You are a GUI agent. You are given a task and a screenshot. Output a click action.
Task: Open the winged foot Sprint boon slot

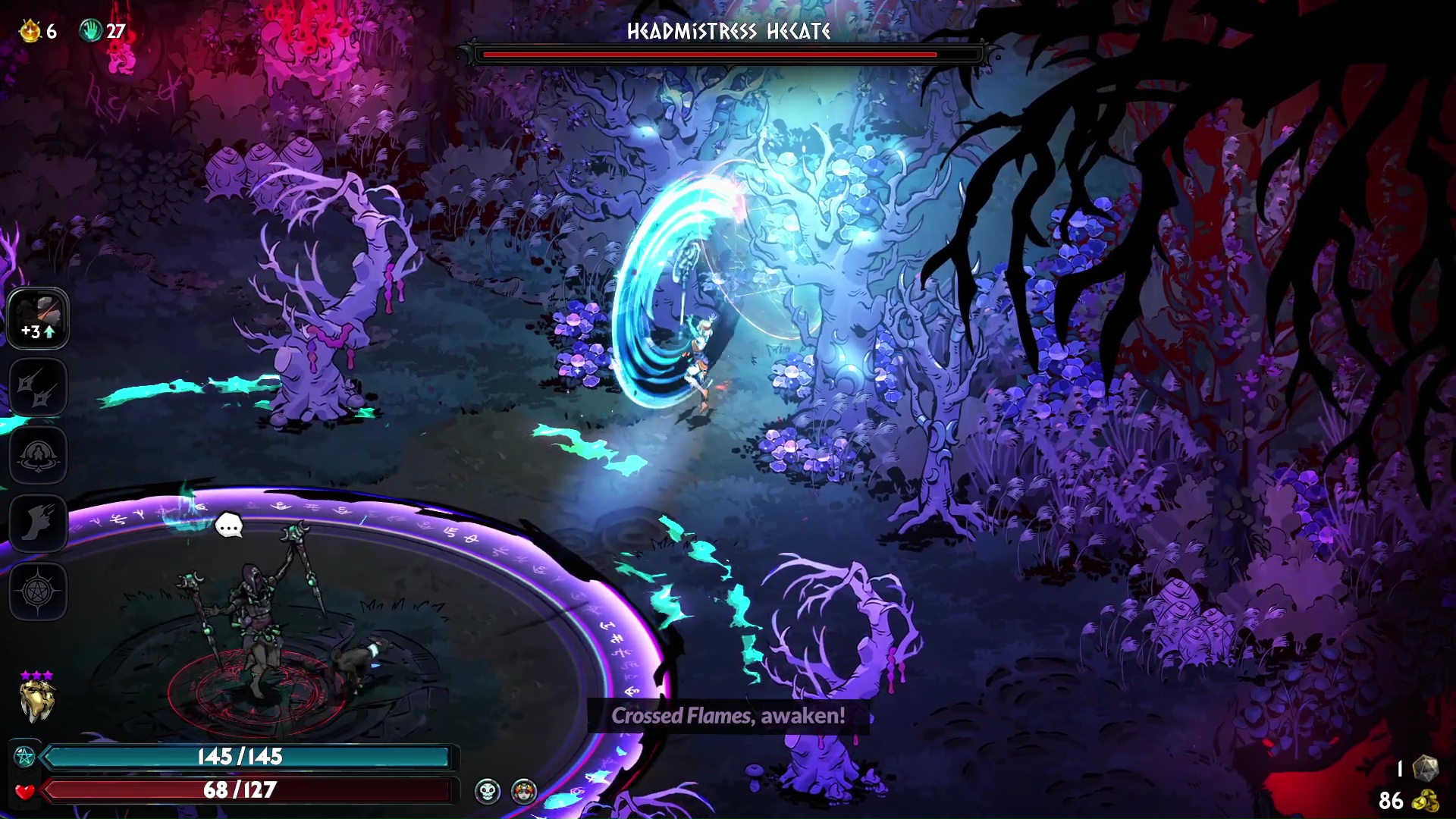tap(38, 523)
